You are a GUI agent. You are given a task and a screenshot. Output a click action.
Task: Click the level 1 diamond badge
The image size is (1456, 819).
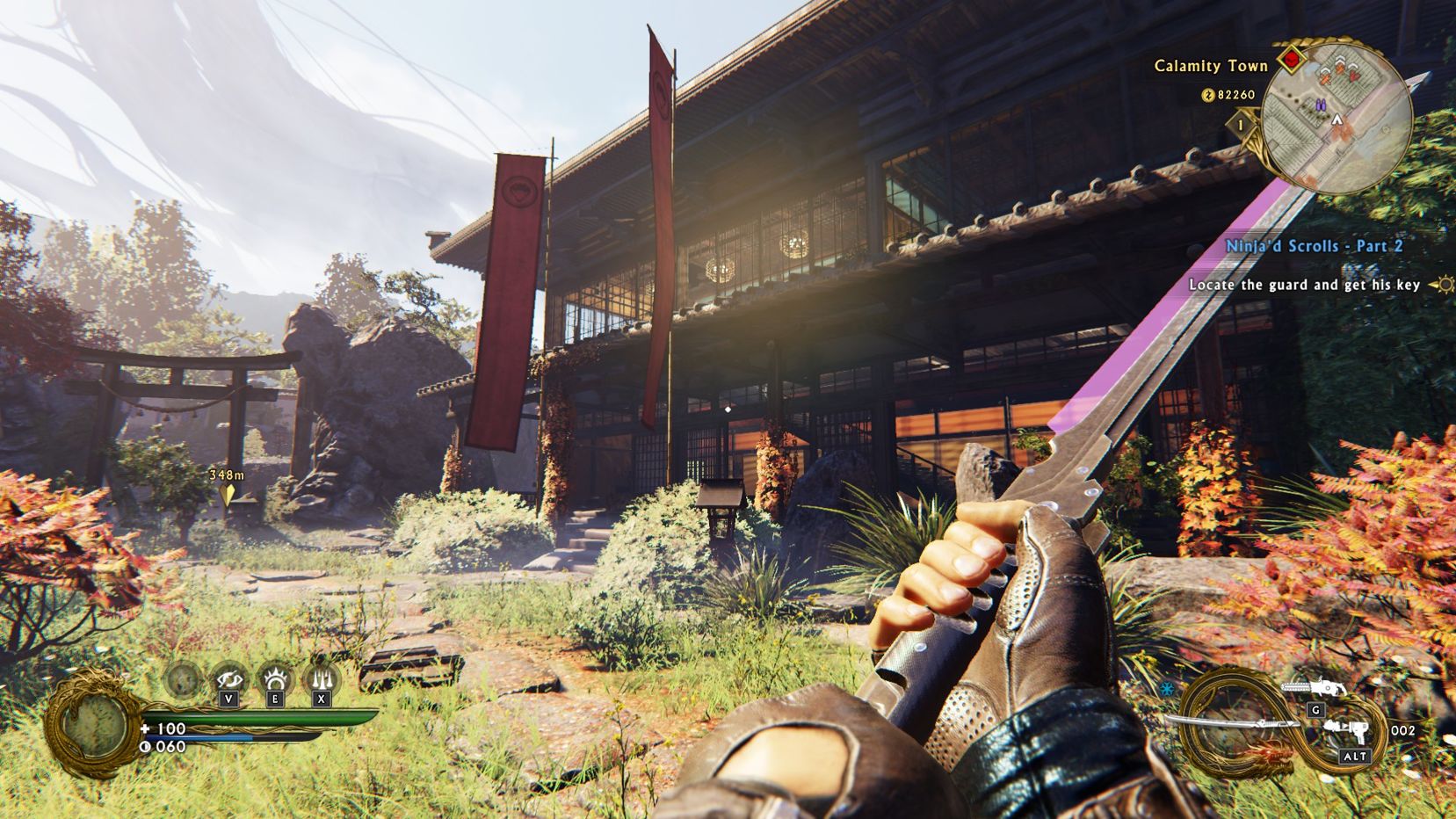pyautogui.click(x=1242, y=126)
